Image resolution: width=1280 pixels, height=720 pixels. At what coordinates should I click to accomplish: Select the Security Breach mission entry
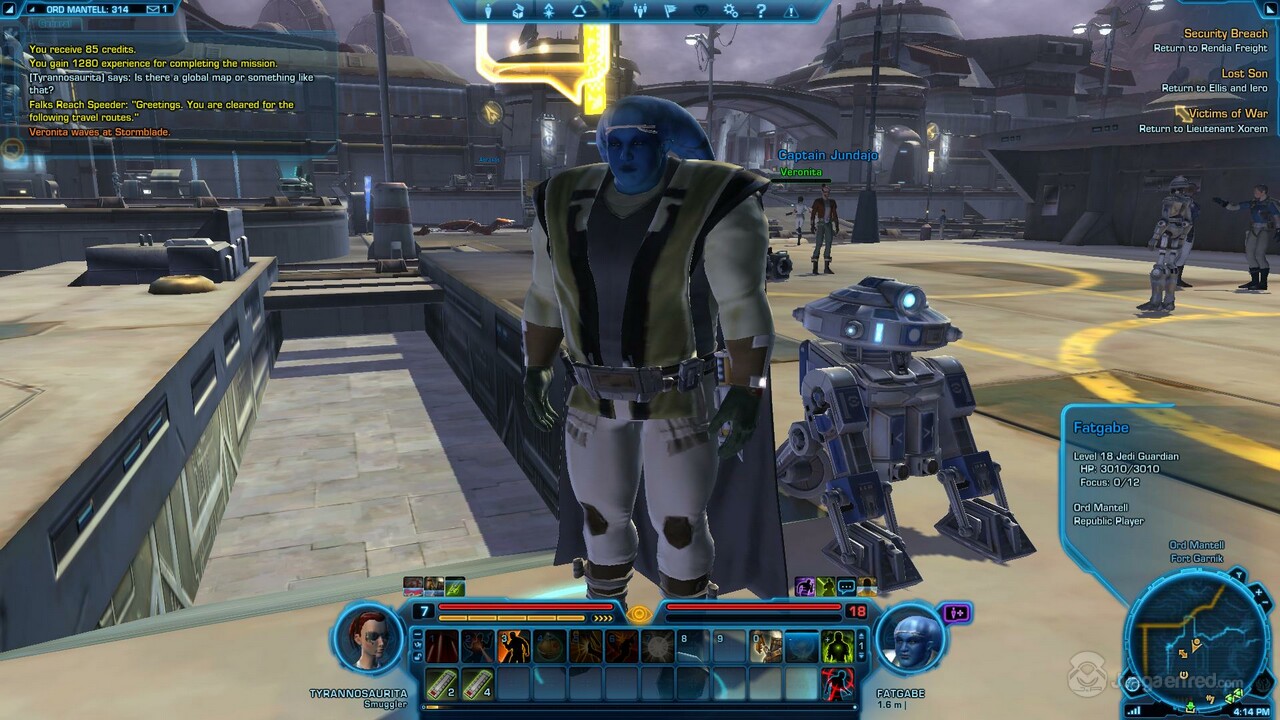coord(1224,33)
